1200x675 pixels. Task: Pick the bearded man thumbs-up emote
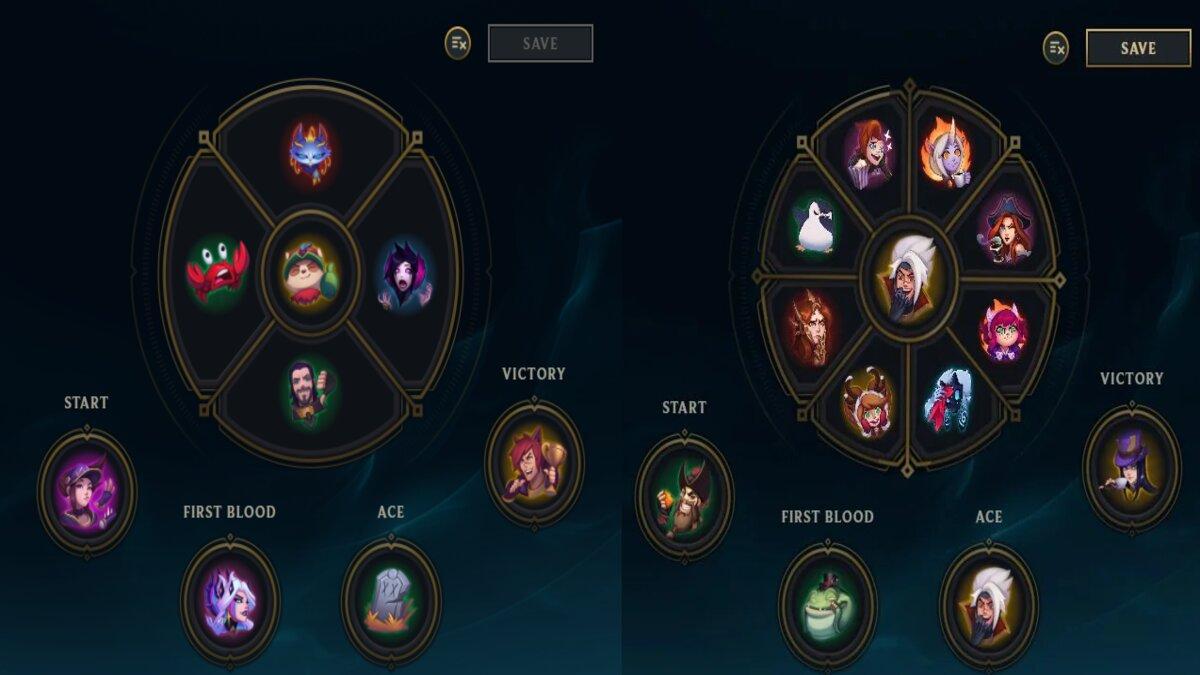tap(310, 392)
